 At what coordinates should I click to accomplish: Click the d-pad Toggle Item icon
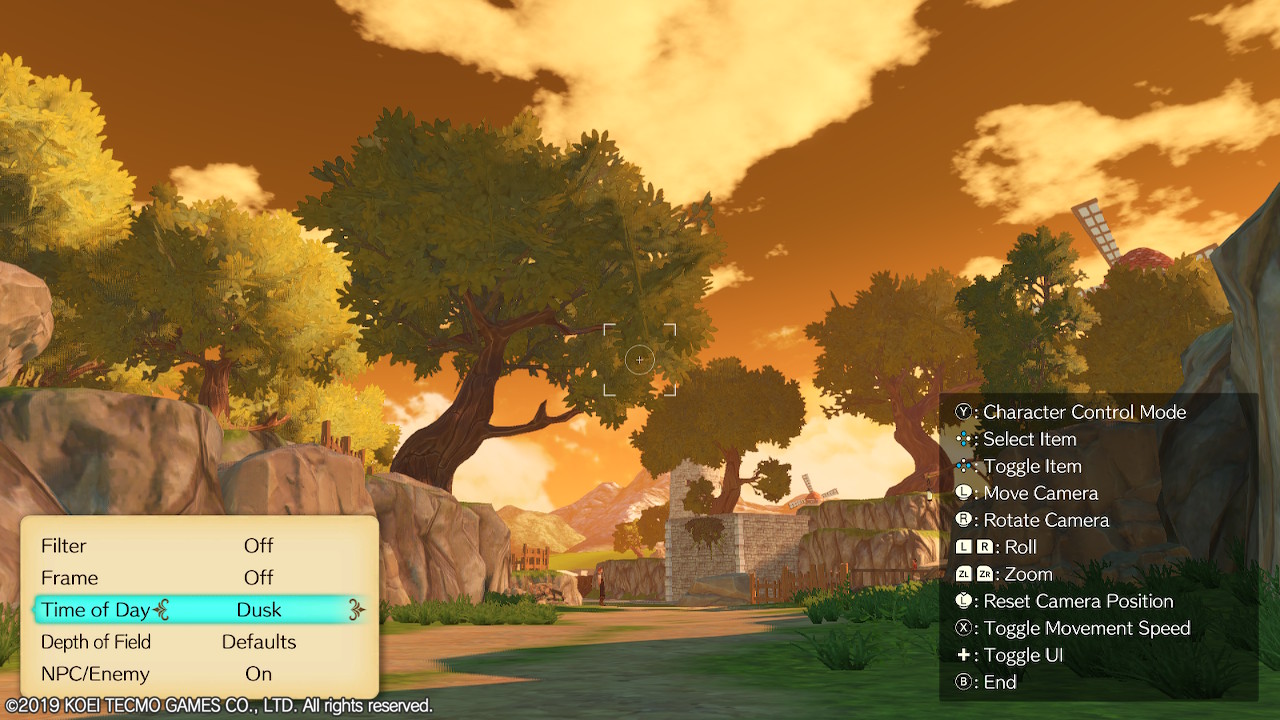(x=962, y=465)
